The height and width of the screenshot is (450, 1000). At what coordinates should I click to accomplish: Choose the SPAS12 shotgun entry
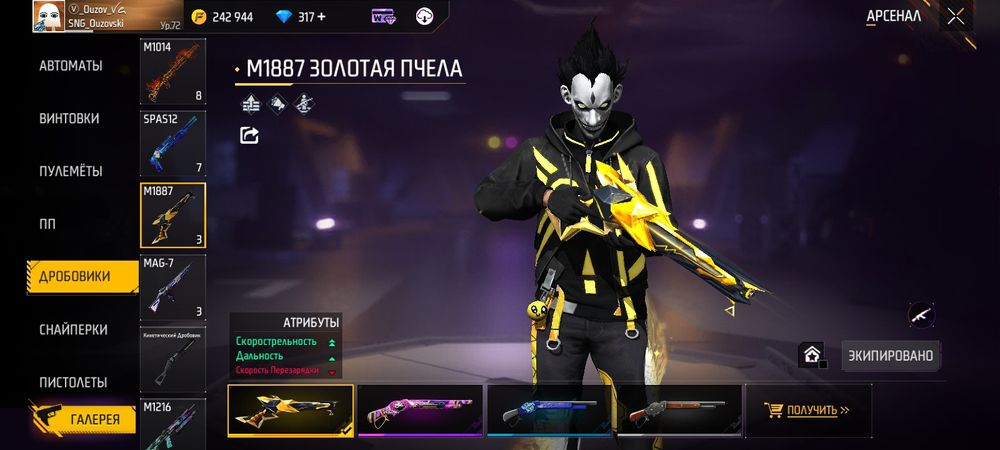173,143
